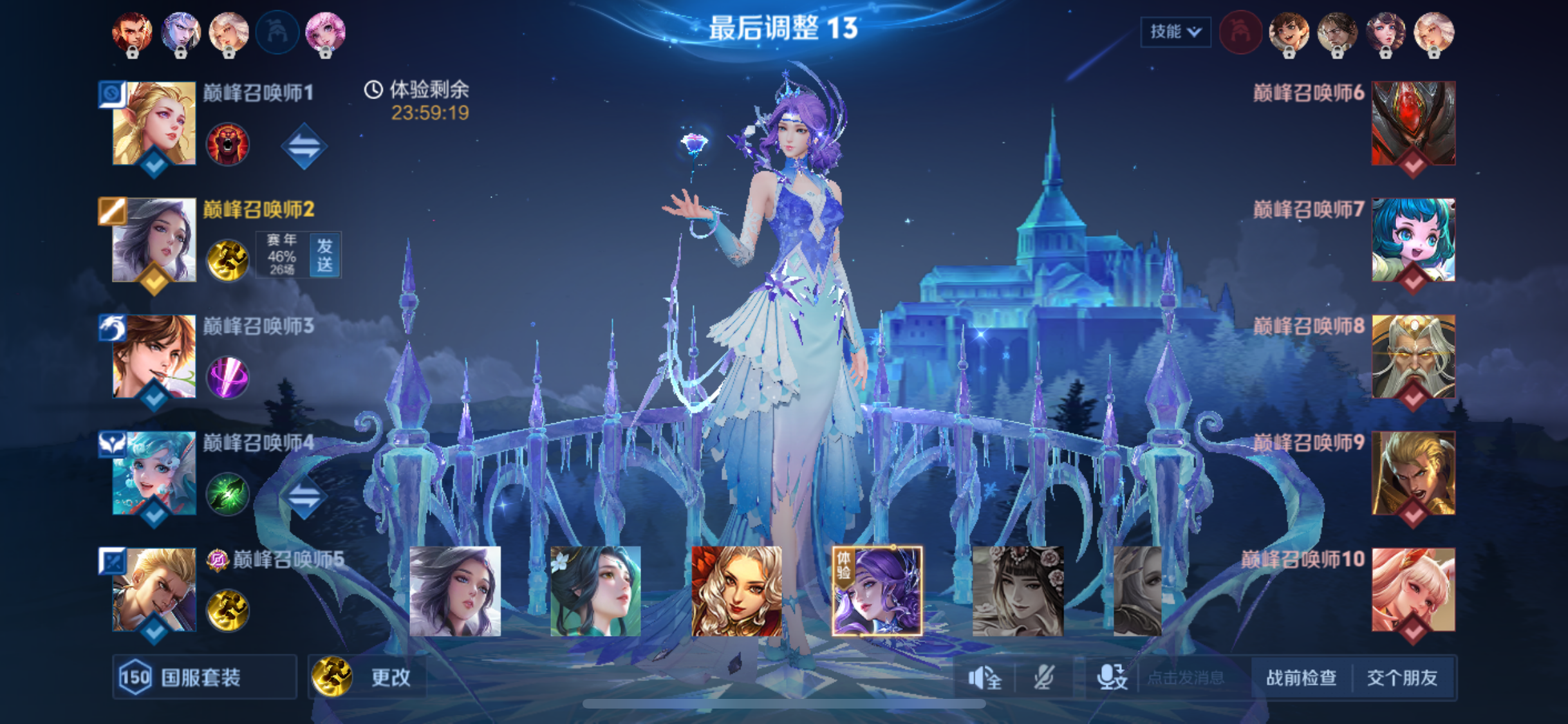Inspect enemy 巅峰召唤师10's hero portrait
The image size is (1568, 724).
point(1413,589)
